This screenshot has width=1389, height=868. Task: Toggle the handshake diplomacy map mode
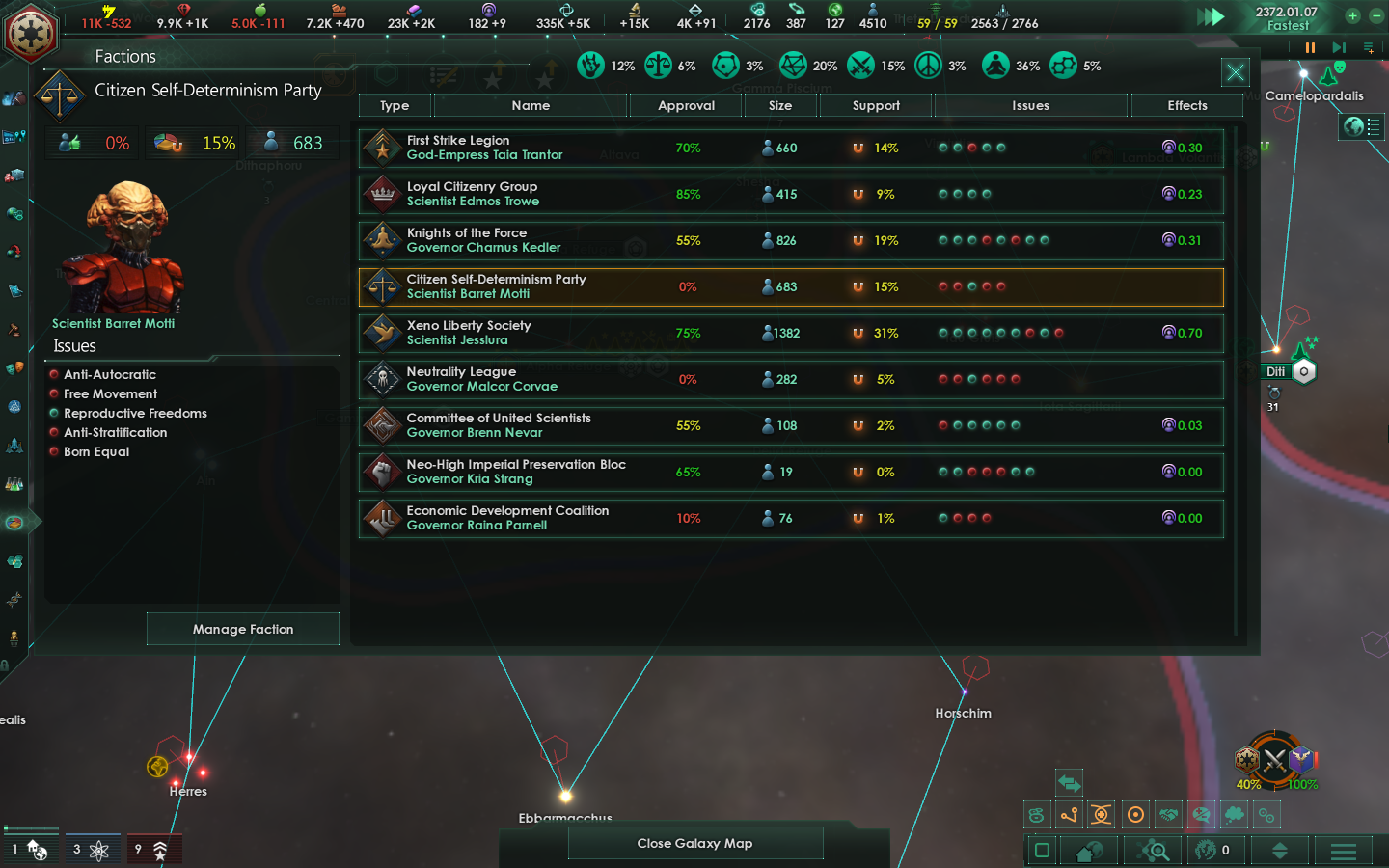(1168, 814)
